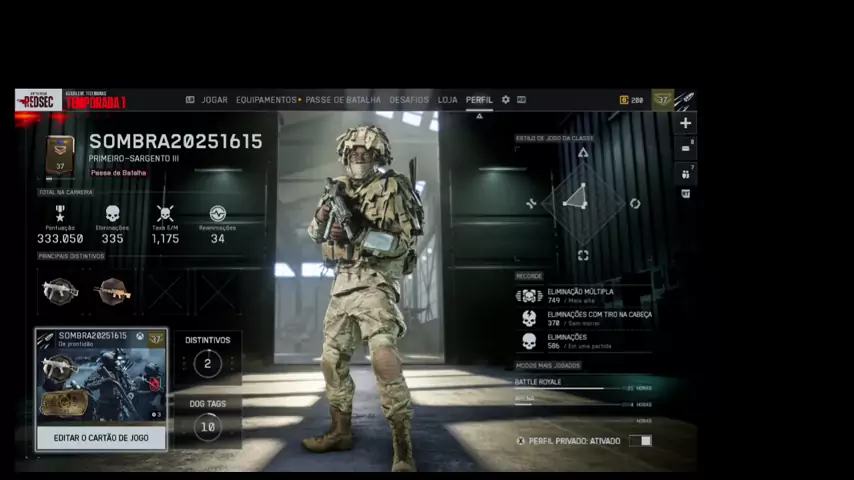The width and height of the screenshot is (854, 480).
Task: Select the white SMG featured badge
Action: 60,291
